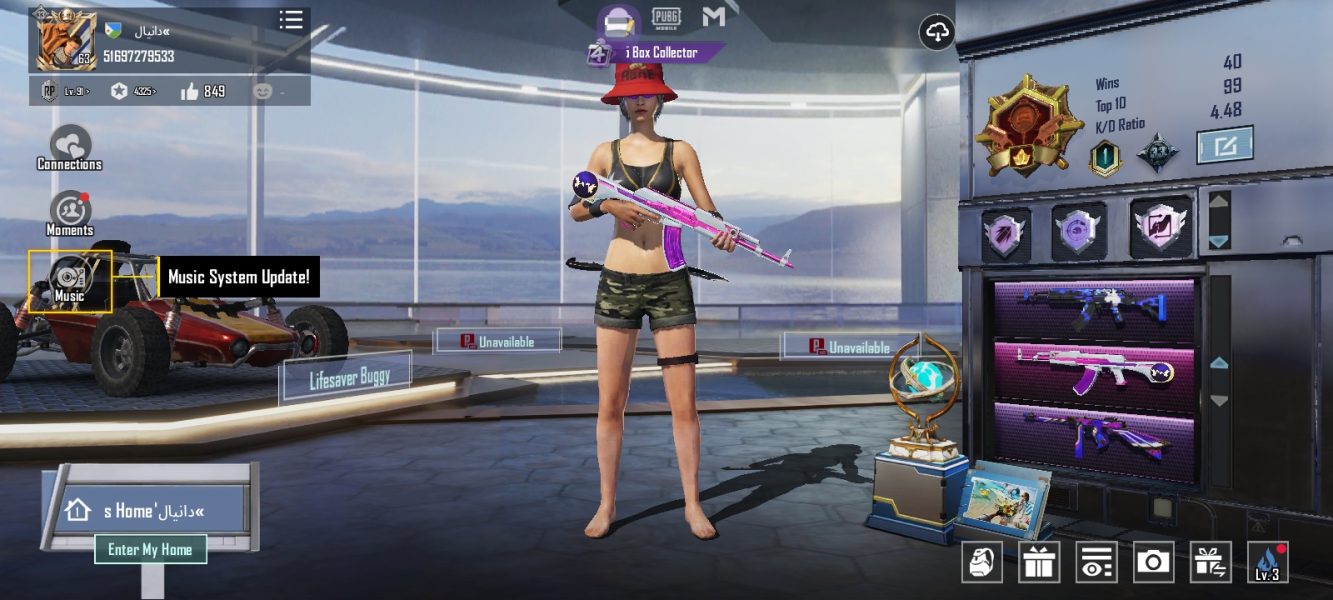The image size is (1333, 600).
Task: Open the Lv.3 blue flame icon
Action: 1267,562
